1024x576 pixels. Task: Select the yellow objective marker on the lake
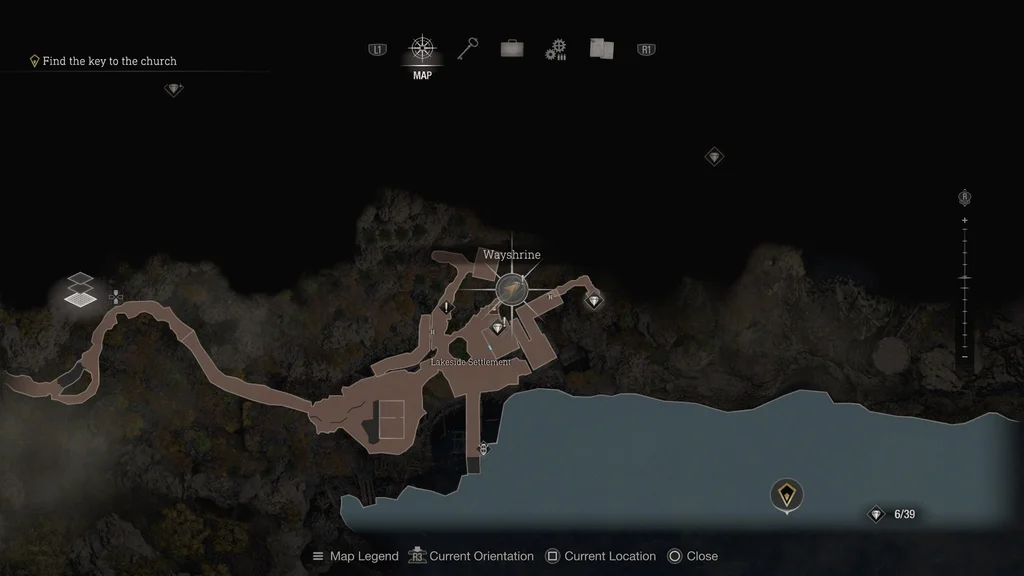pyautogui.click(x=788, y=494)
